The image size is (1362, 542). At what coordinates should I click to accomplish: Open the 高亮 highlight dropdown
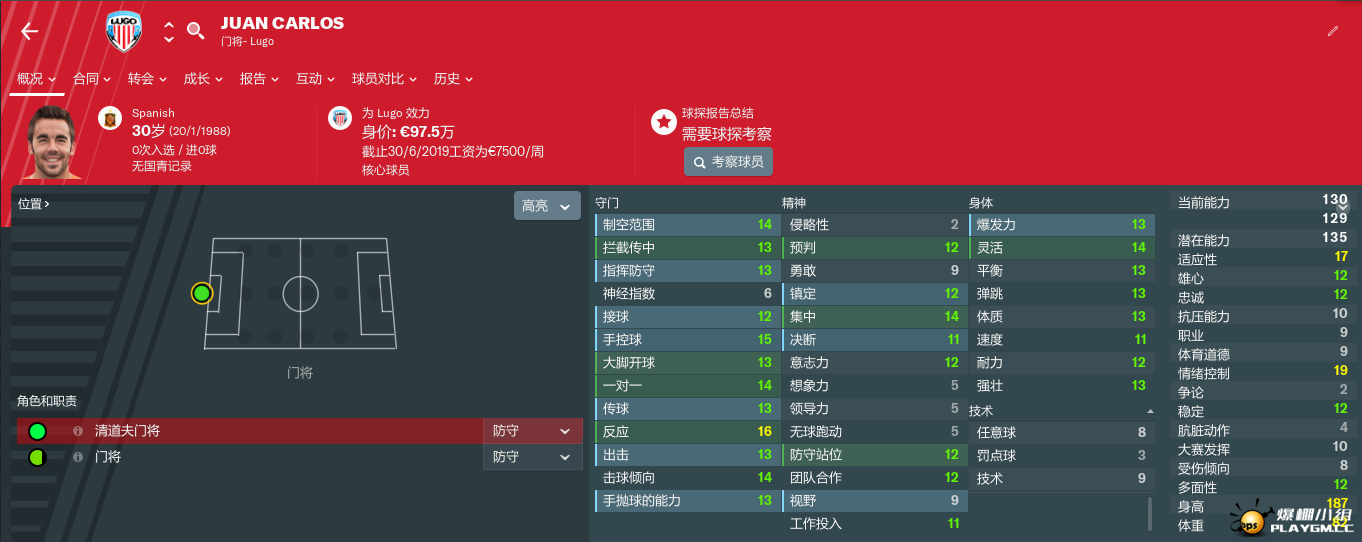coord(546,206)
